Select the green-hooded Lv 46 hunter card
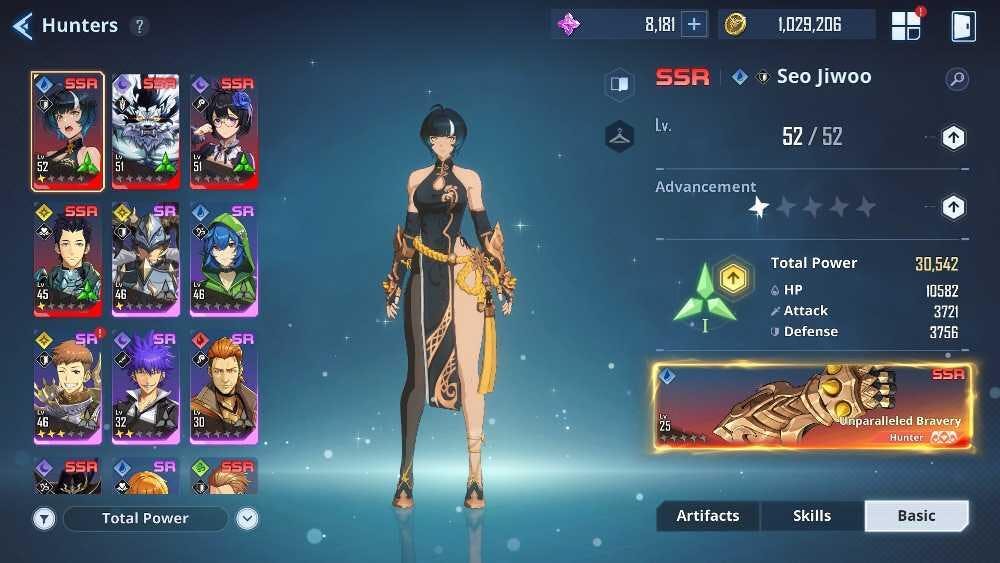Screen dimensions: 1000x563 point(223,259)
